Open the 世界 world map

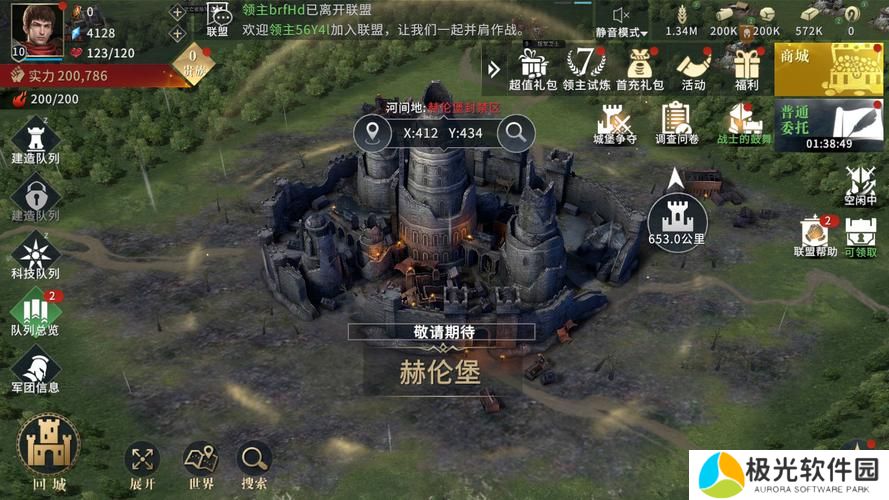click(200, 464)
